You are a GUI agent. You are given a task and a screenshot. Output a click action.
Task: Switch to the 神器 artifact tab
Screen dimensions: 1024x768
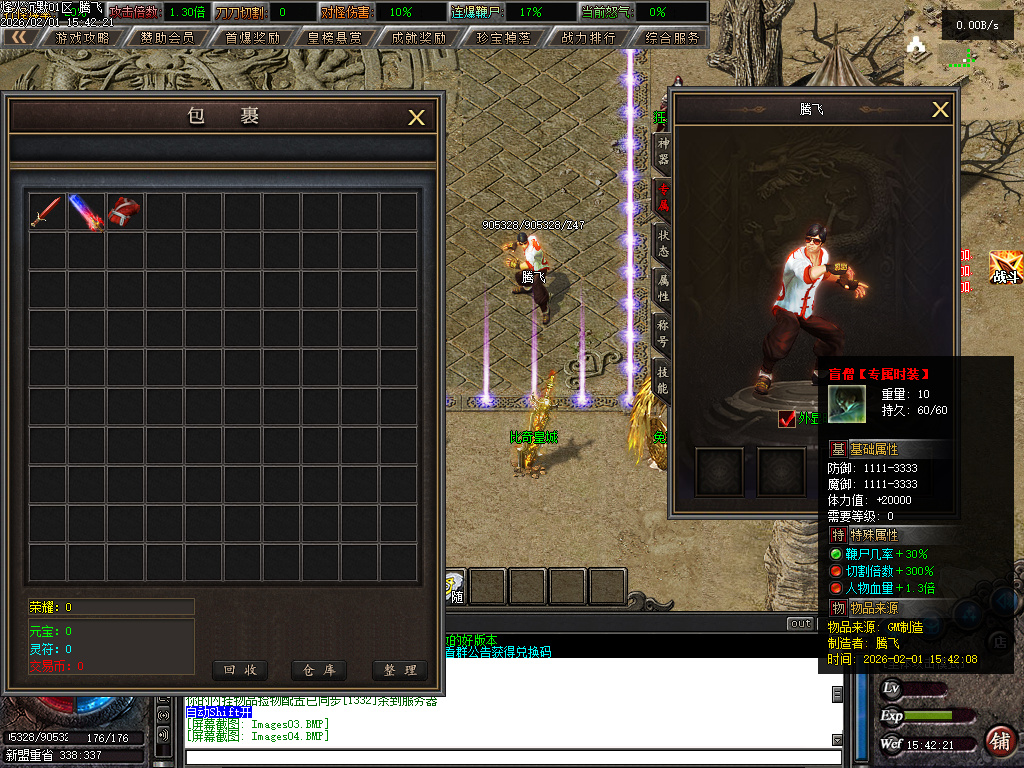(x=662, y=152)
